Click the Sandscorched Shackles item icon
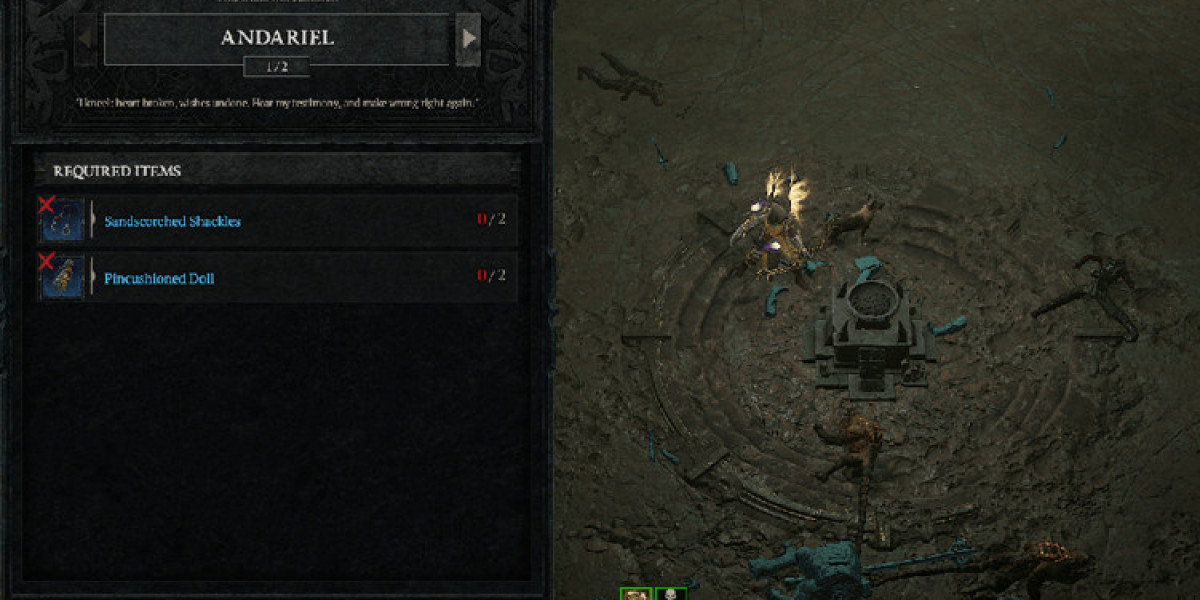This screenshot has height=600, width=1200. point(62,221)
